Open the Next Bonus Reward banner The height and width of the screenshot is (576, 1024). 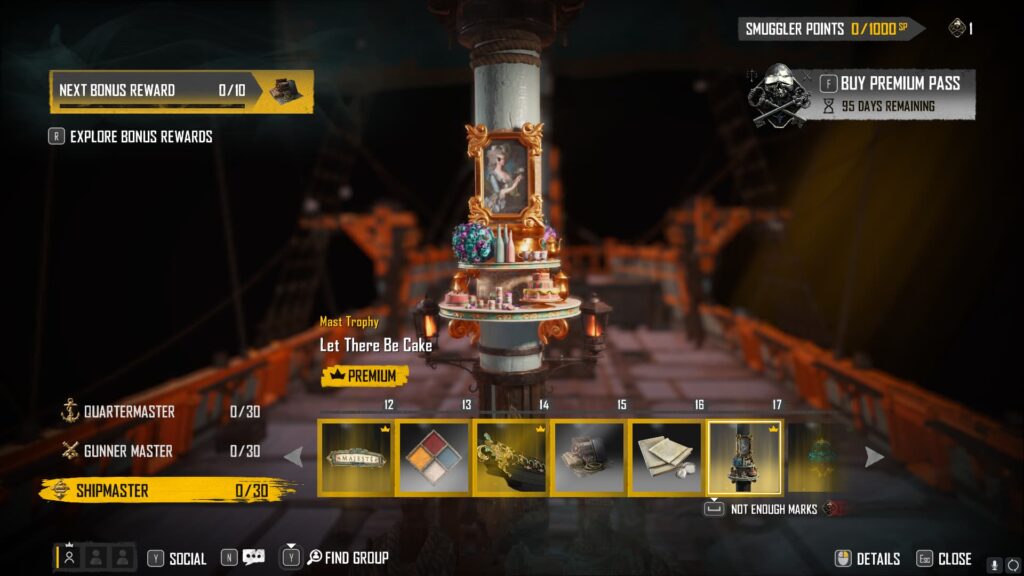(x=181, y=90)
